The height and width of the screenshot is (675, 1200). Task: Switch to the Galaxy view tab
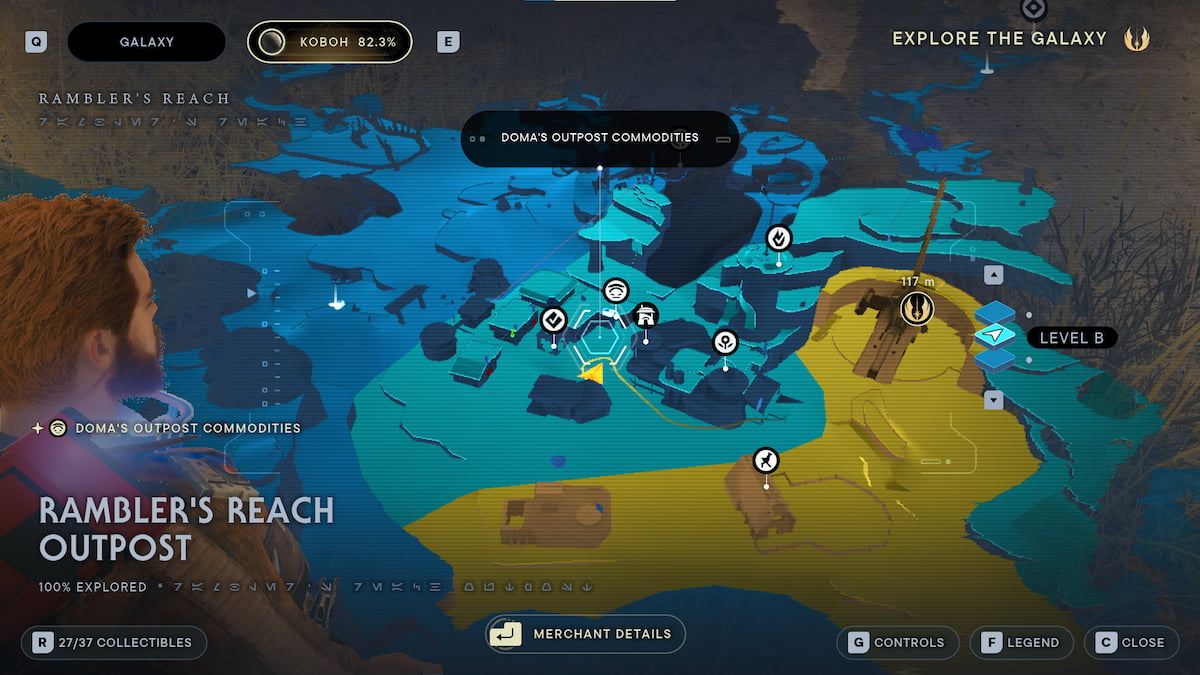click(146, 42)
